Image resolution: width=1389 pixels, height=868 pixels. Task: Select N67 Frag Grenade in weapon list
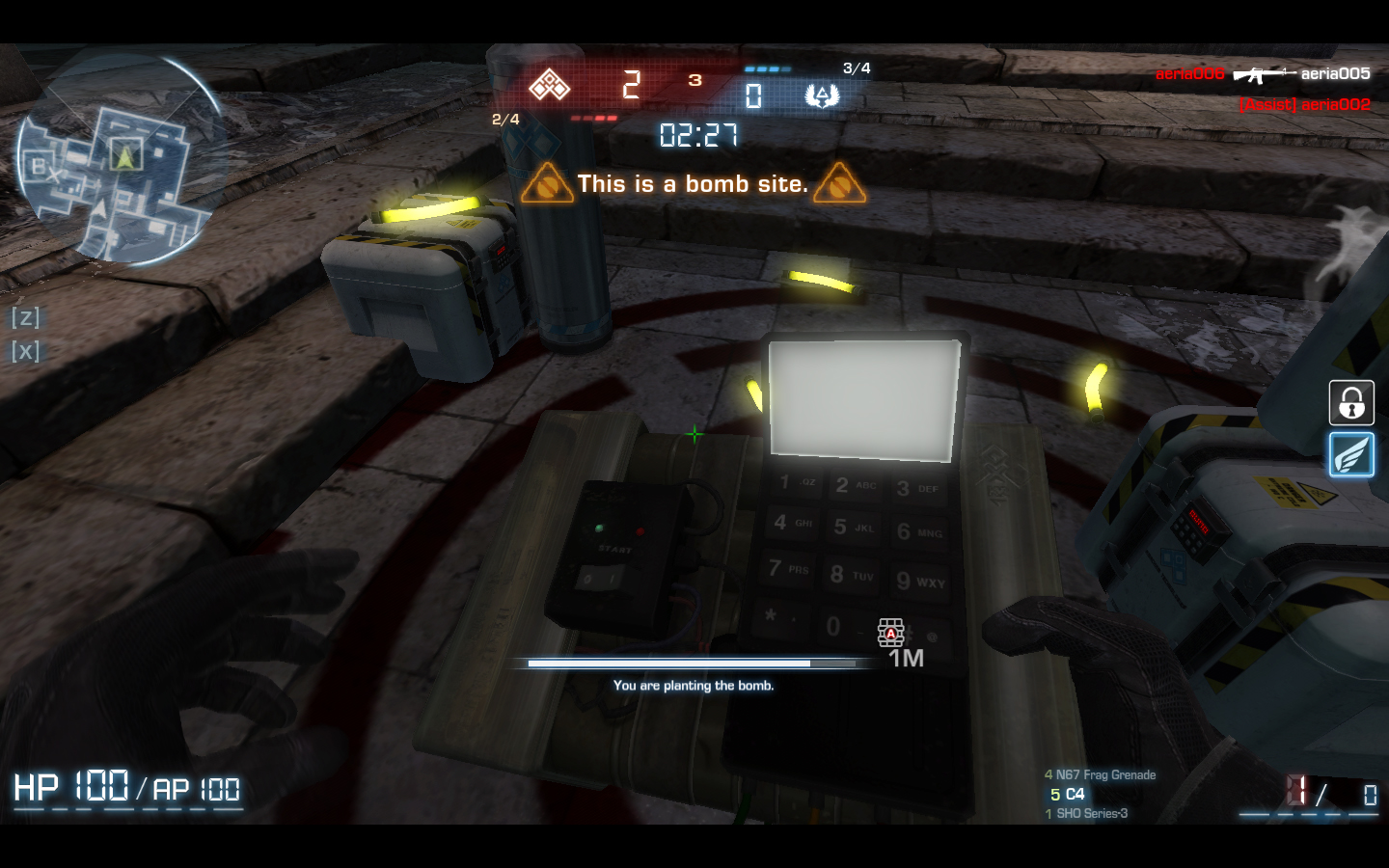click(x=1101, y=774)
